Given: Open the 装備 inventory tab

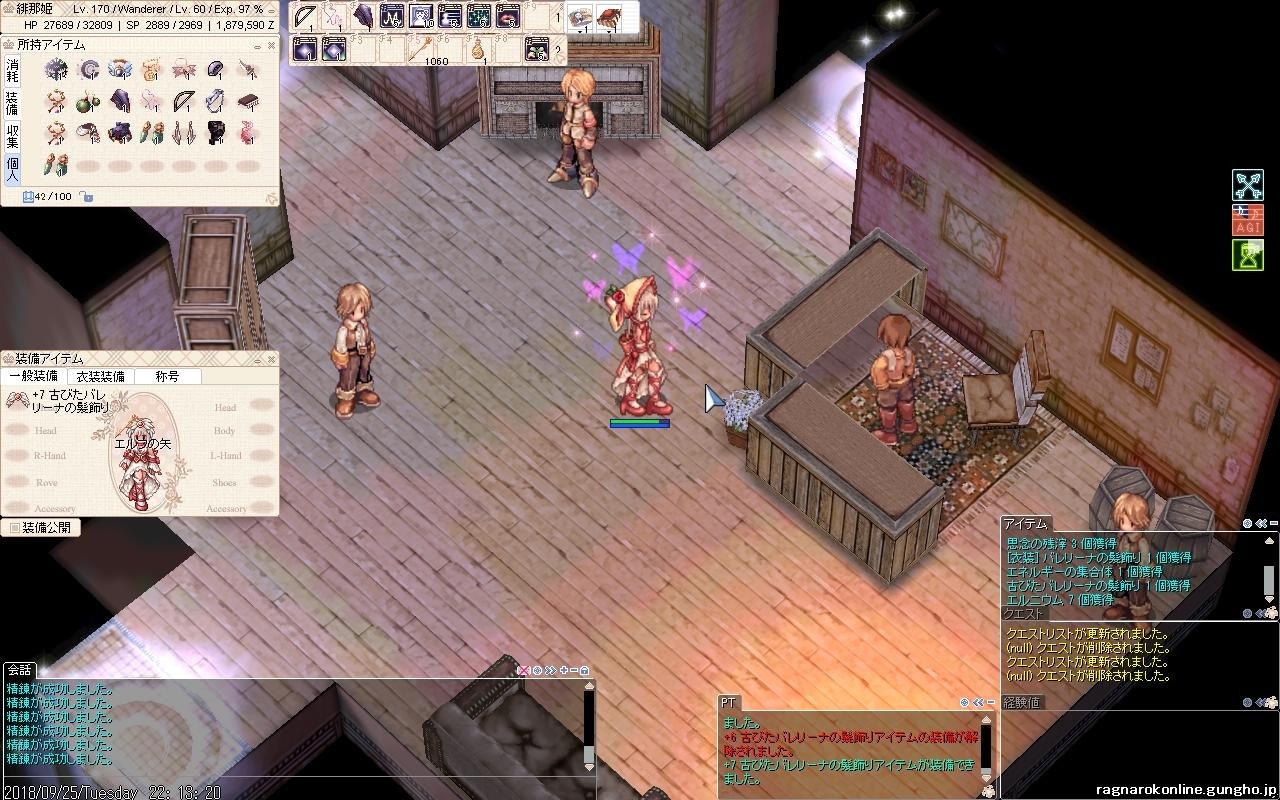Looking at the screenshot, I should tap(12, 102).
